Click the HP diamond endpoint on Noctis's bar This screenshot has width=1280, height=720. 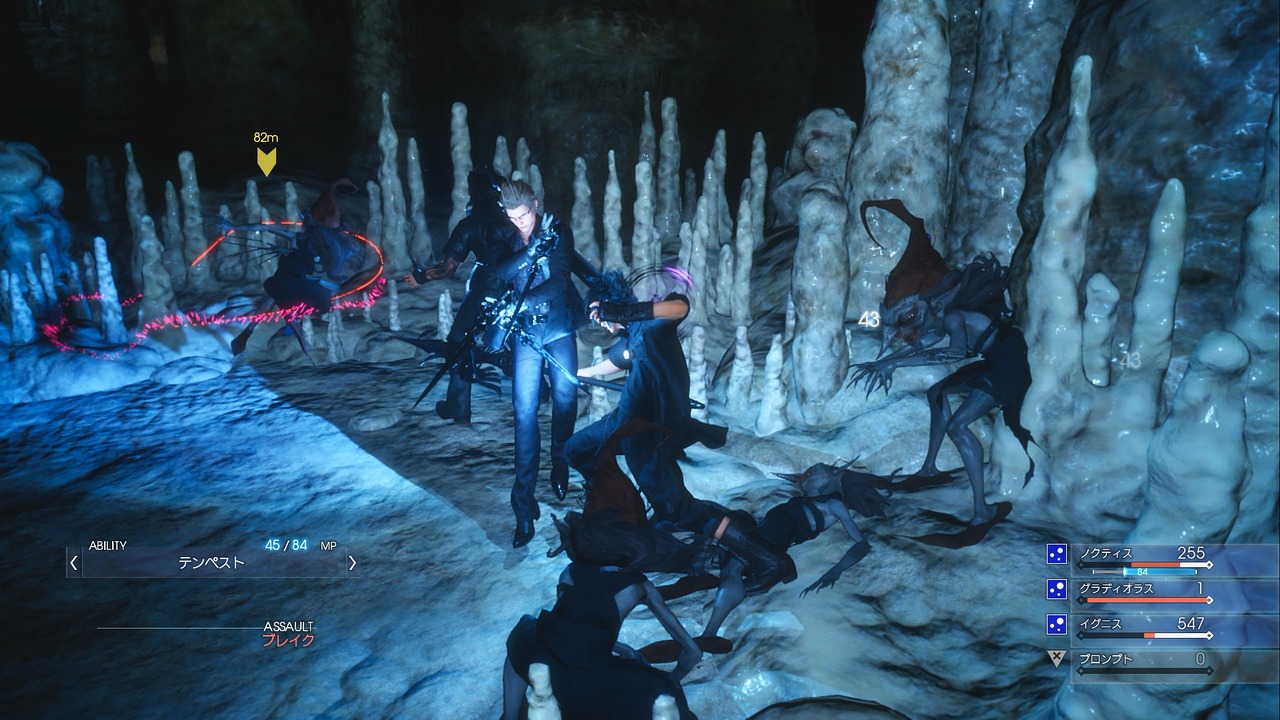click(x=1209, y=565)
